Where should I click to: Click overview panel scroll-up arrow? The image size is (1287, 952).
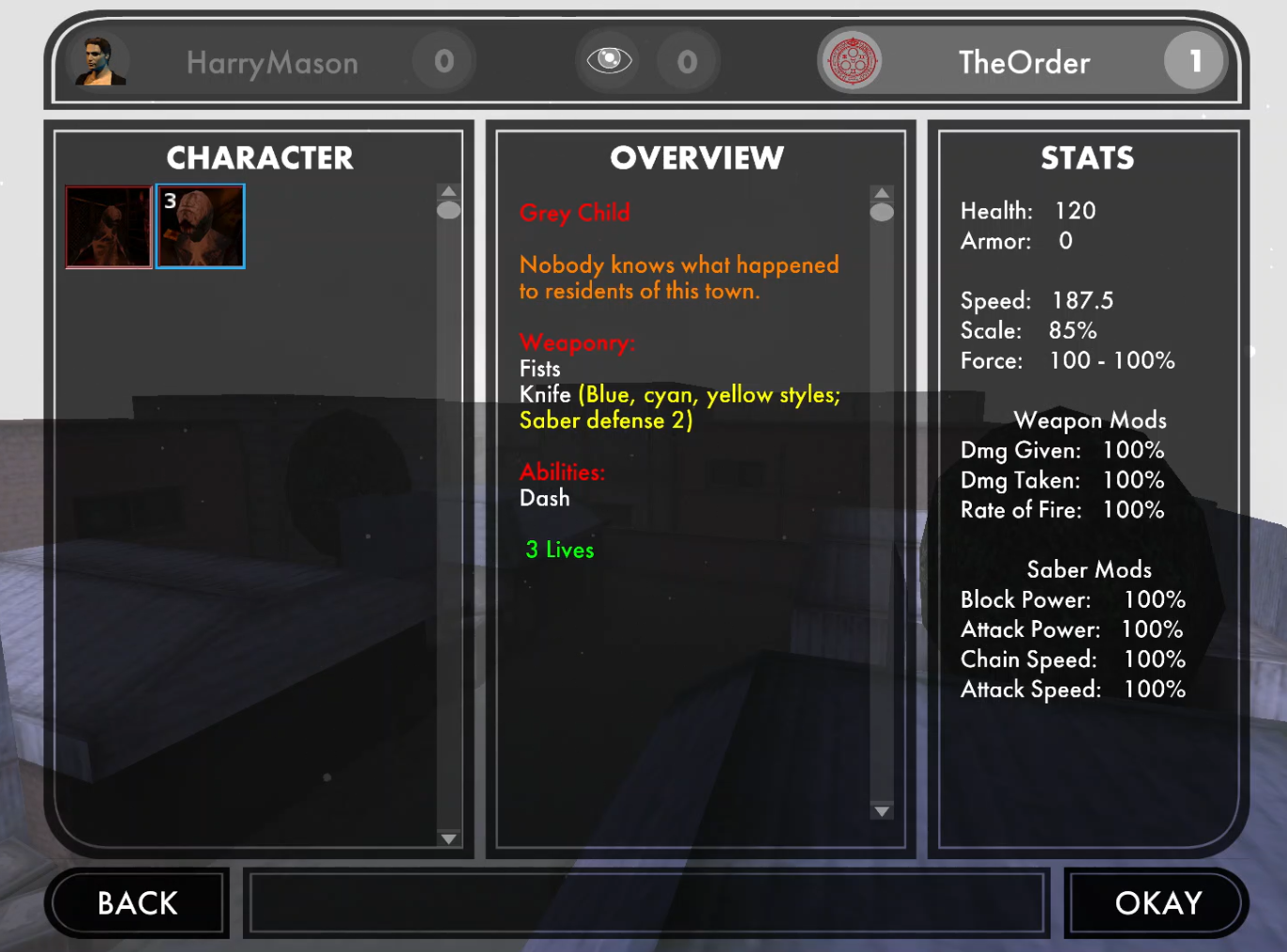(x=881, y=193)
